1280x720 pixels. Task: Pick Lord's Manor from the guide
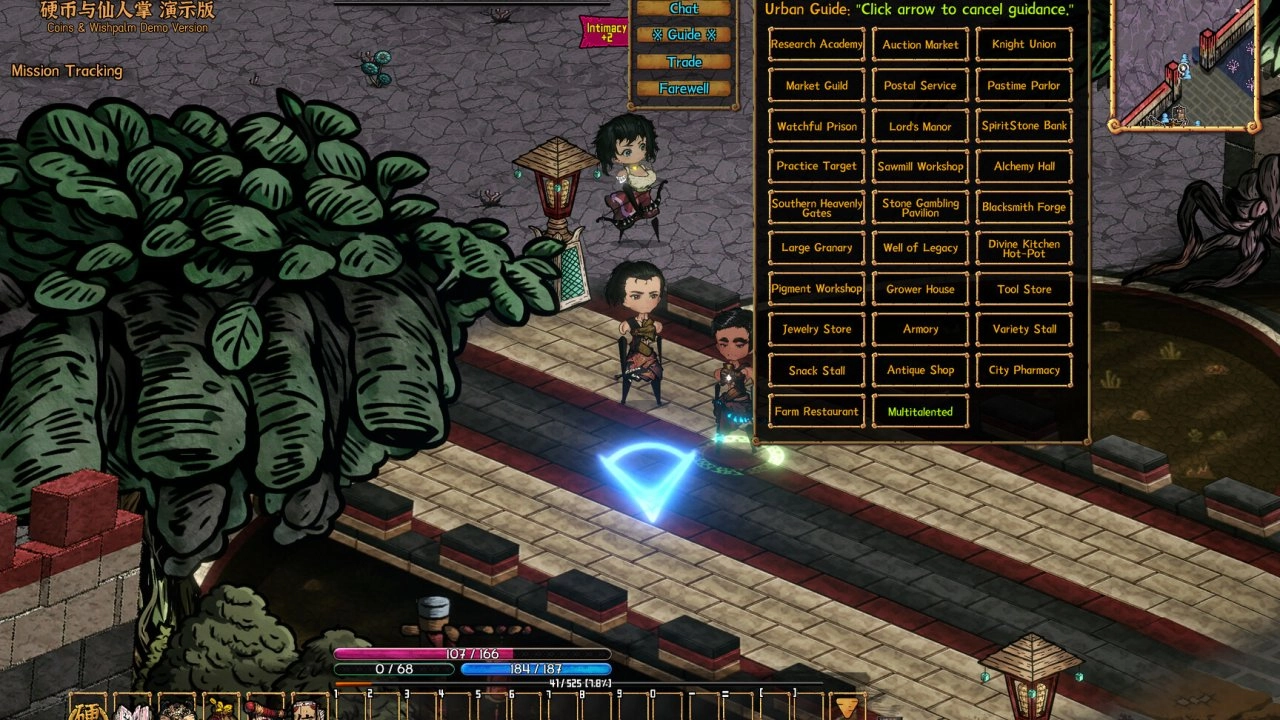point(920,127)
